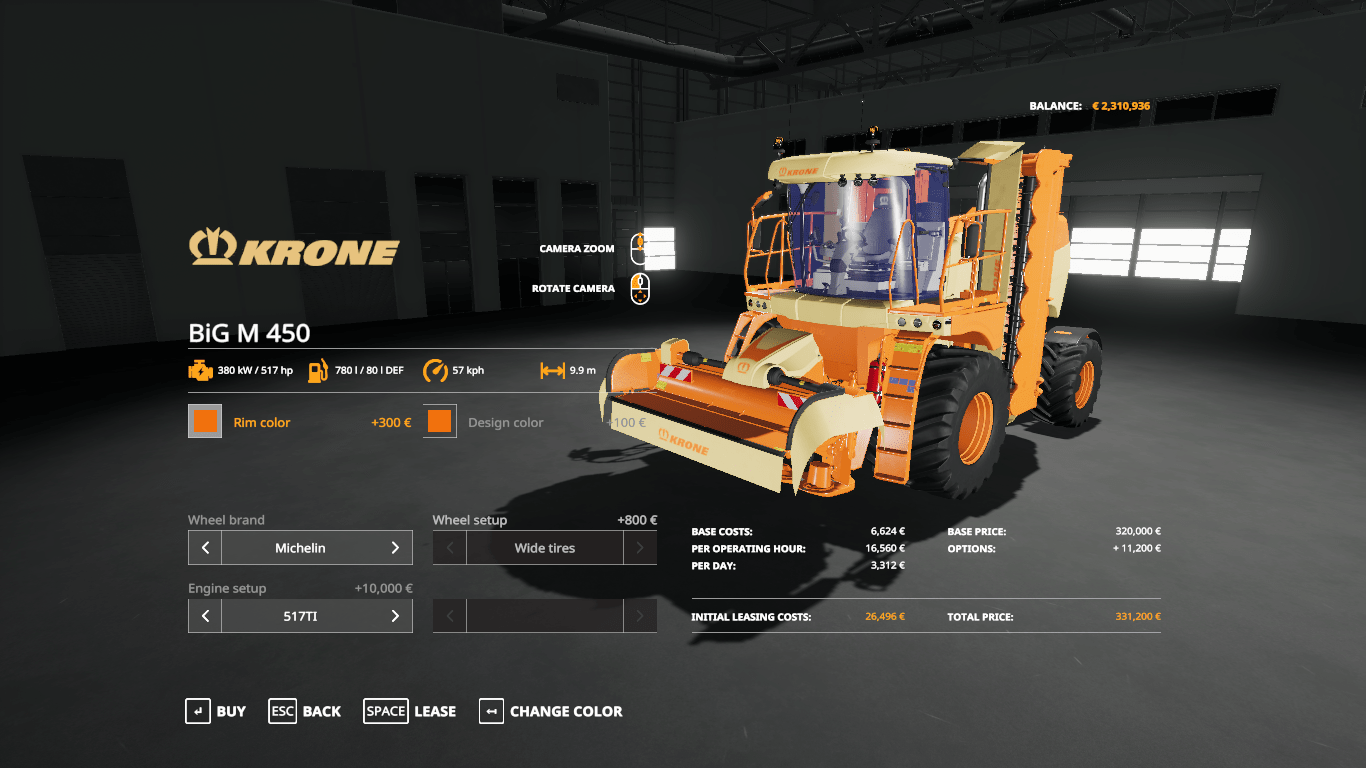This screenshot has height=768, width=1366.
Task: Select the Rim color swatch
Action: (205, 422)
